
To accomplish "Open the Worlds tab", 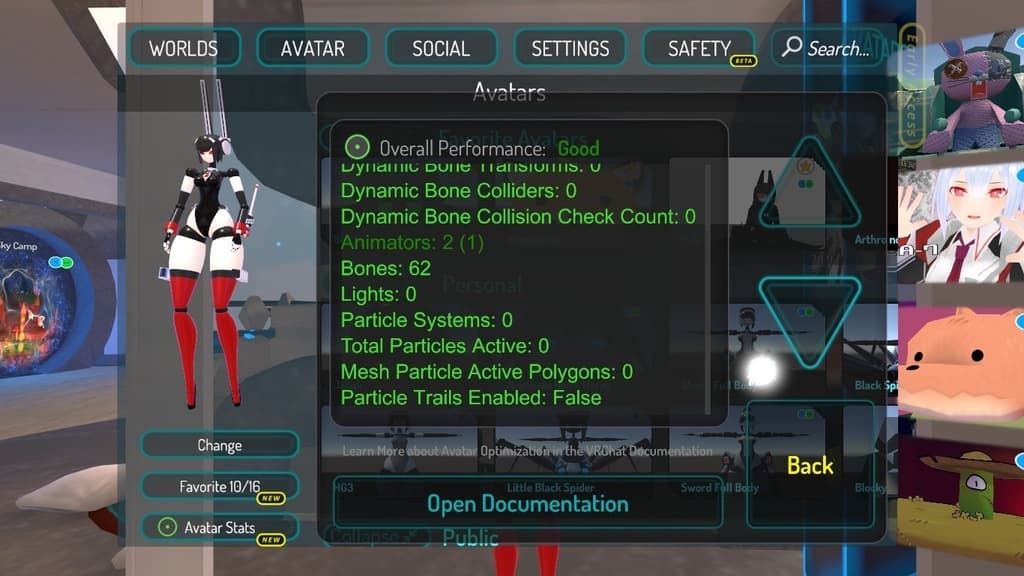I will 183,48.
